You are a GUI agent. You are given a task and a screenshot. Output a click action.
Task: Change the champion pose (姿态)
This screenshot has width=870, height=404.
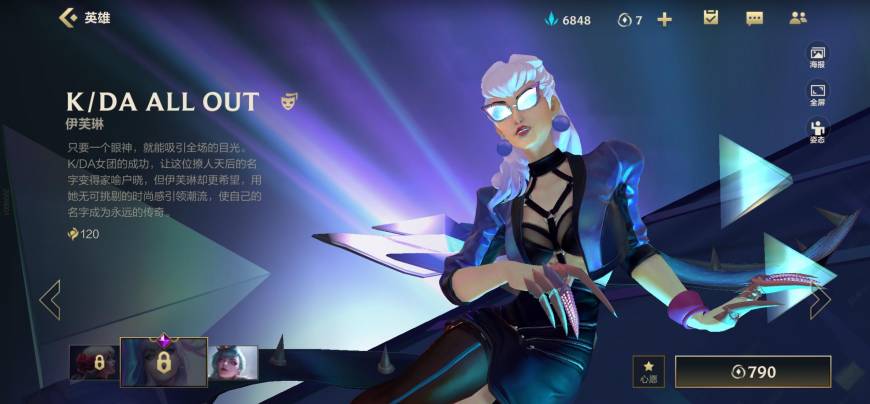(x=817, y=131)
